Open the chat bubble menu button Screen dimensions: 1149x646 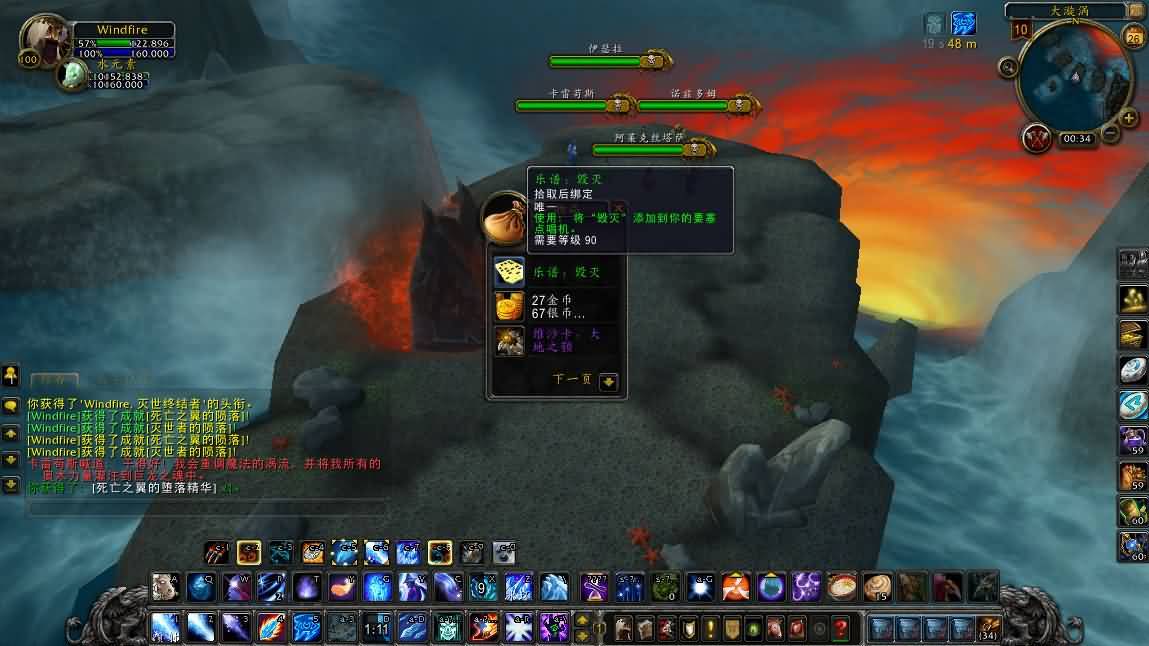tap(11, 406)
